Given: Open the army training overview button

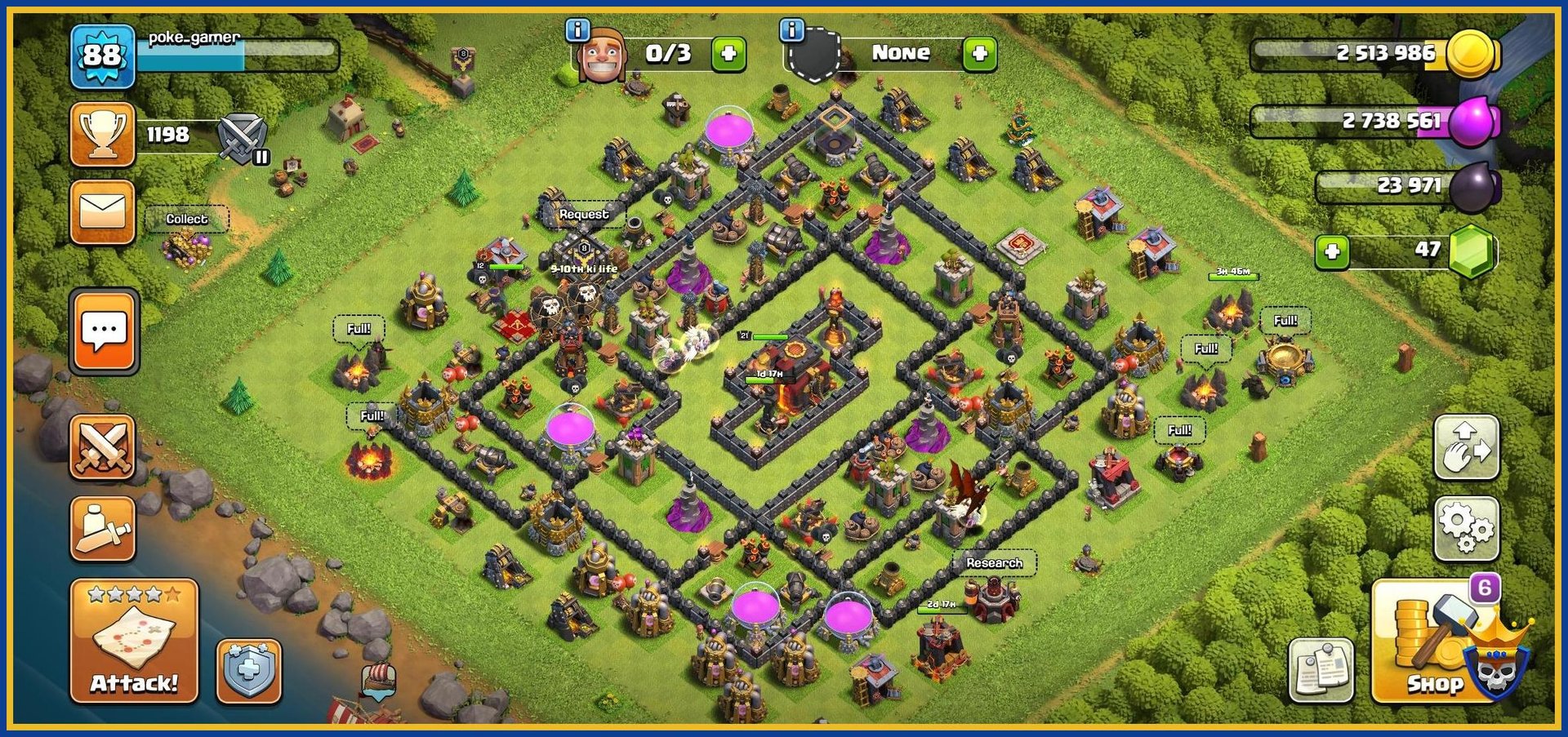Looking at the screenshot, I should 103,530.
